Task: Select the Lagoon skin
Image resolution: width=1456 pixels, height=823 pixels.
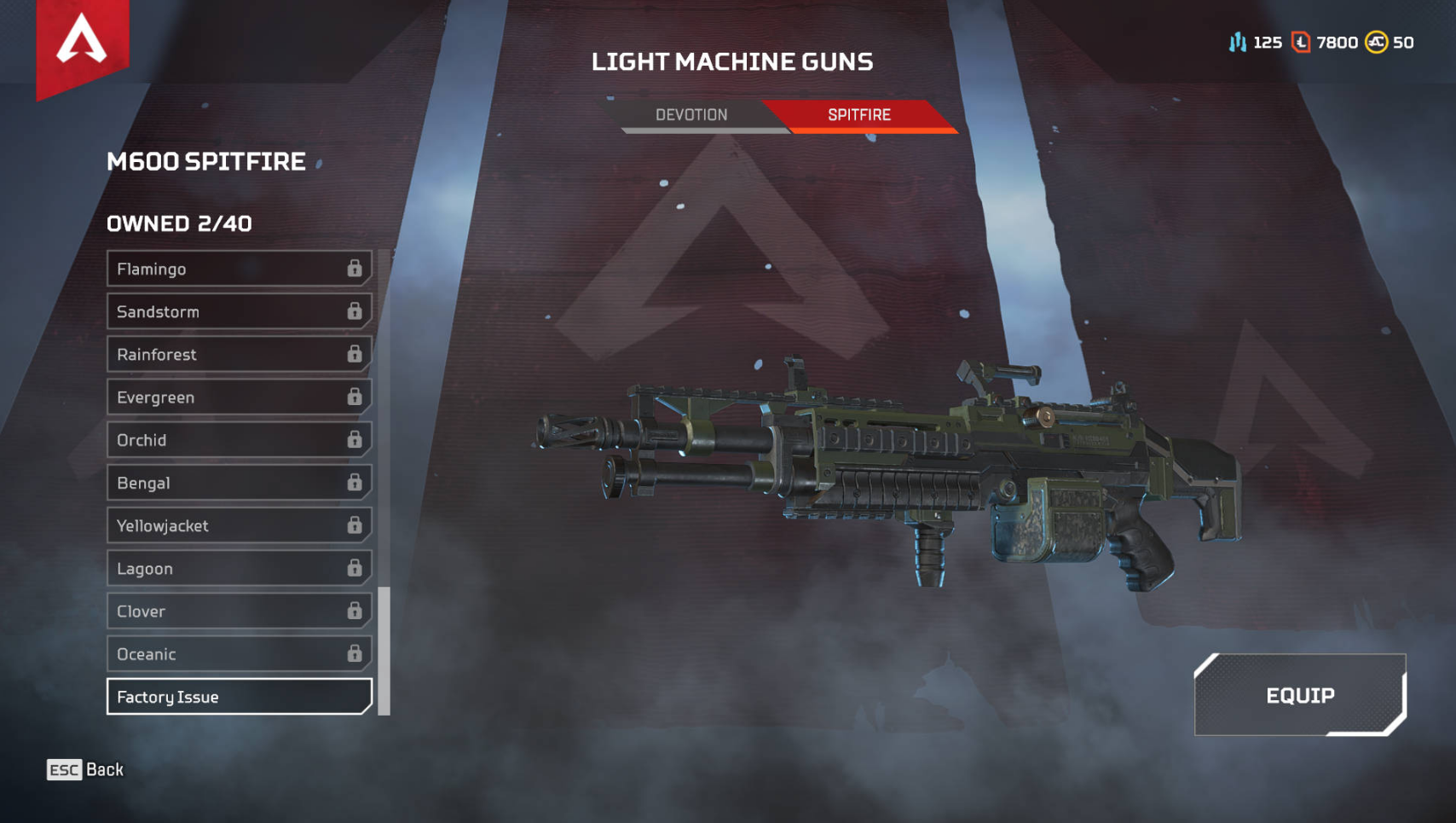Action: click(x=239, y=568)
